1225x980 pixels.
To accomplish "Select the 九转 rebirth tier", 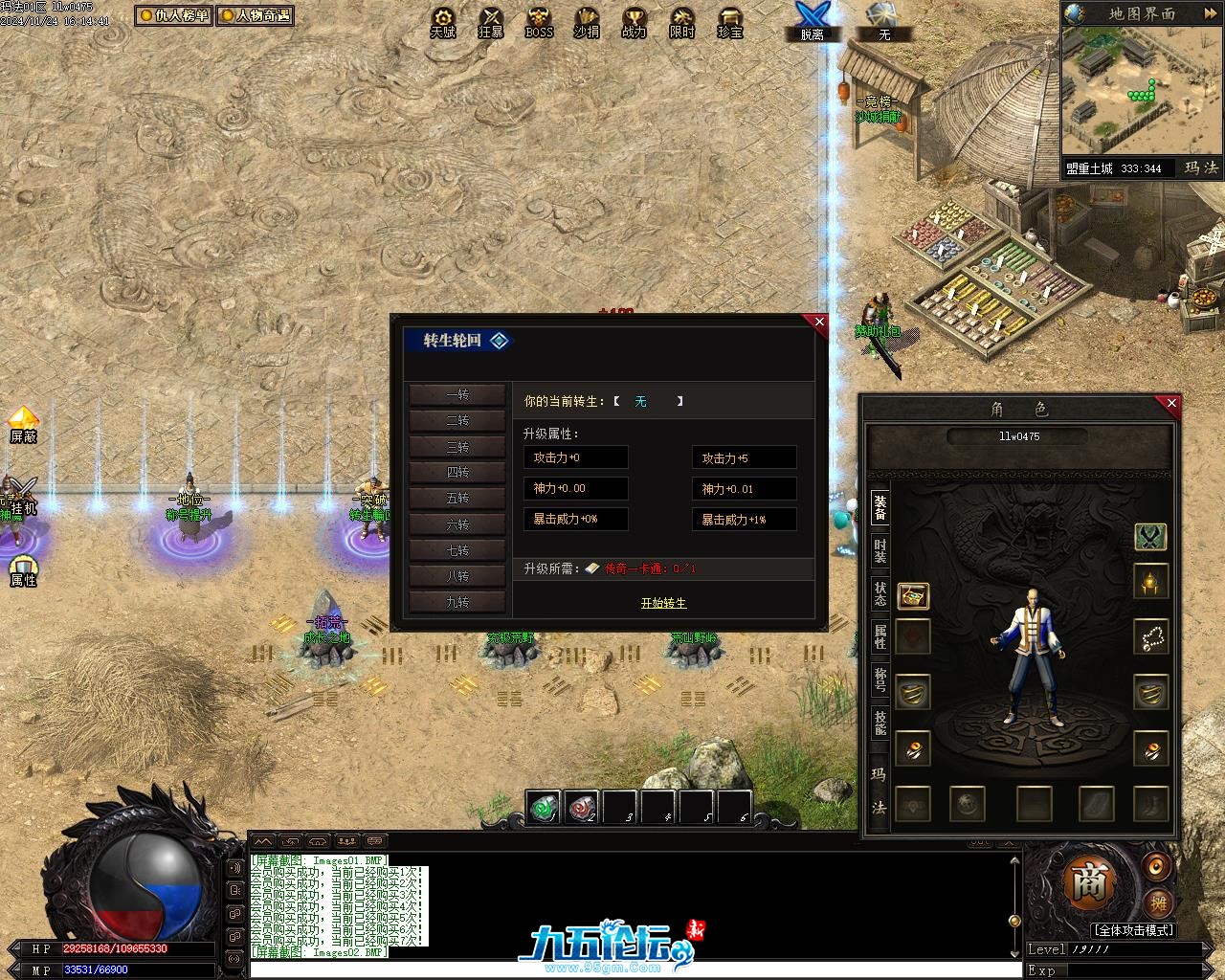I will click(x=457, y=602).
